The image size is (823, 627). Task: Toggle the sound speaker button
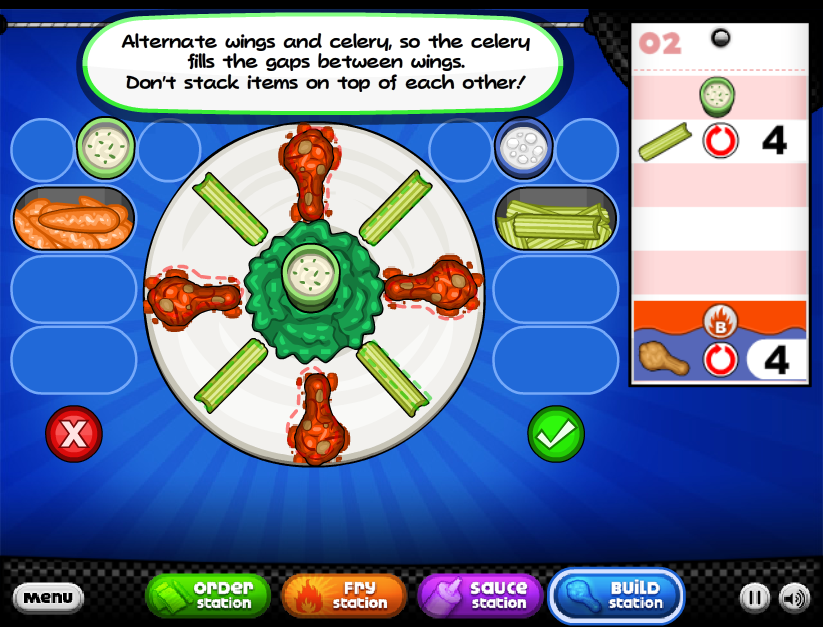coord(794,598)
